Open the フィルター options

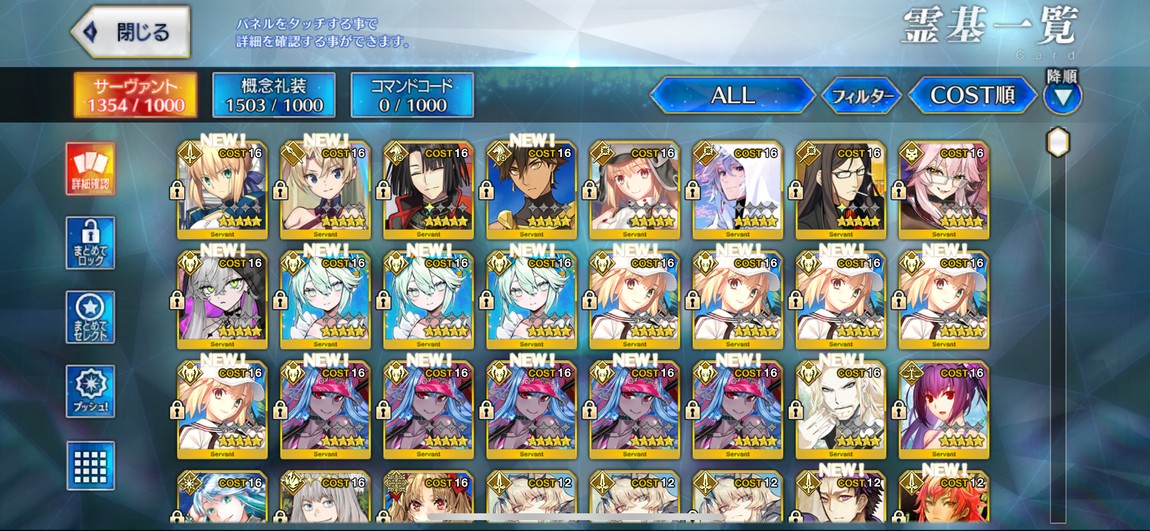(x=861, y=96)
